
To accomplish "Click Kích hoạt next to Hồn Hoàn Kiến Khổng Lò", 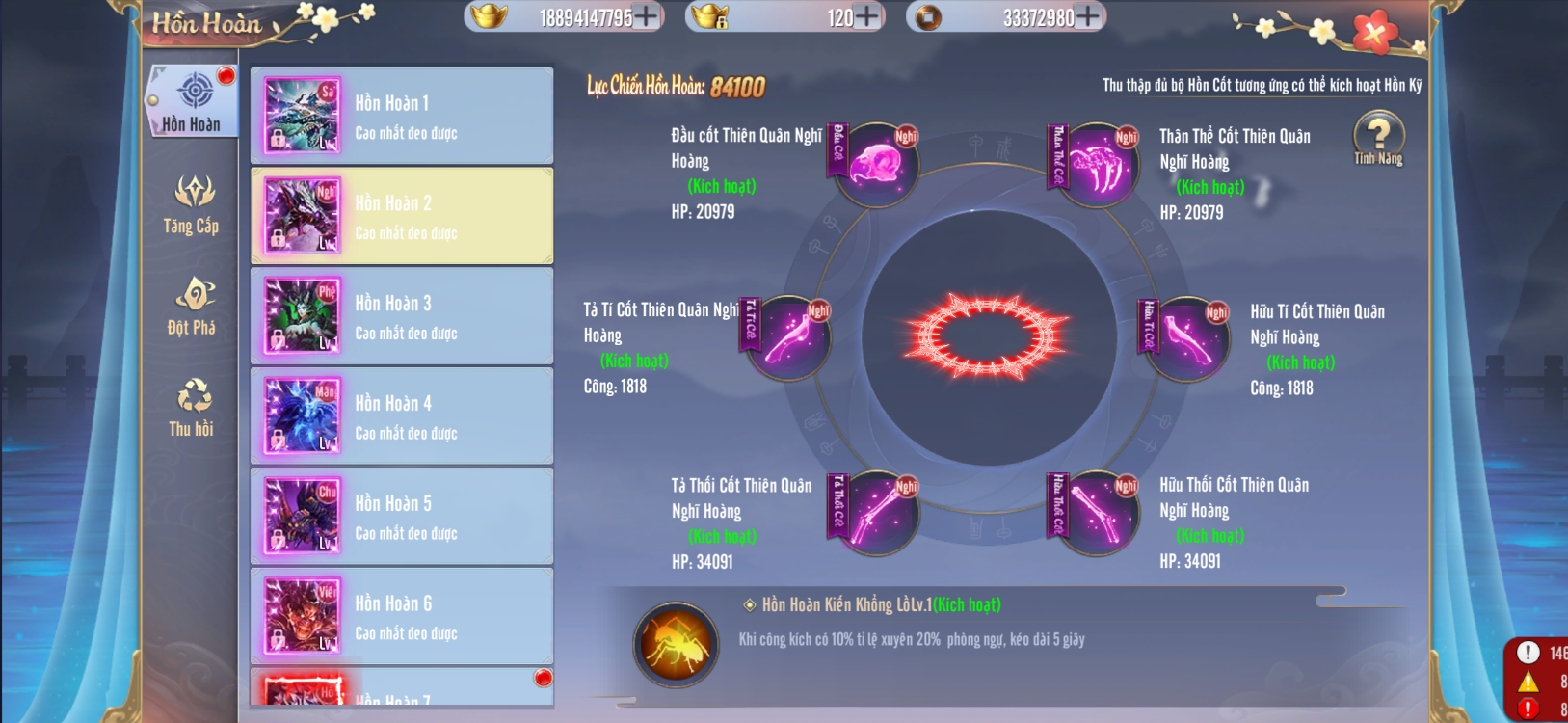I will point(967,605).
